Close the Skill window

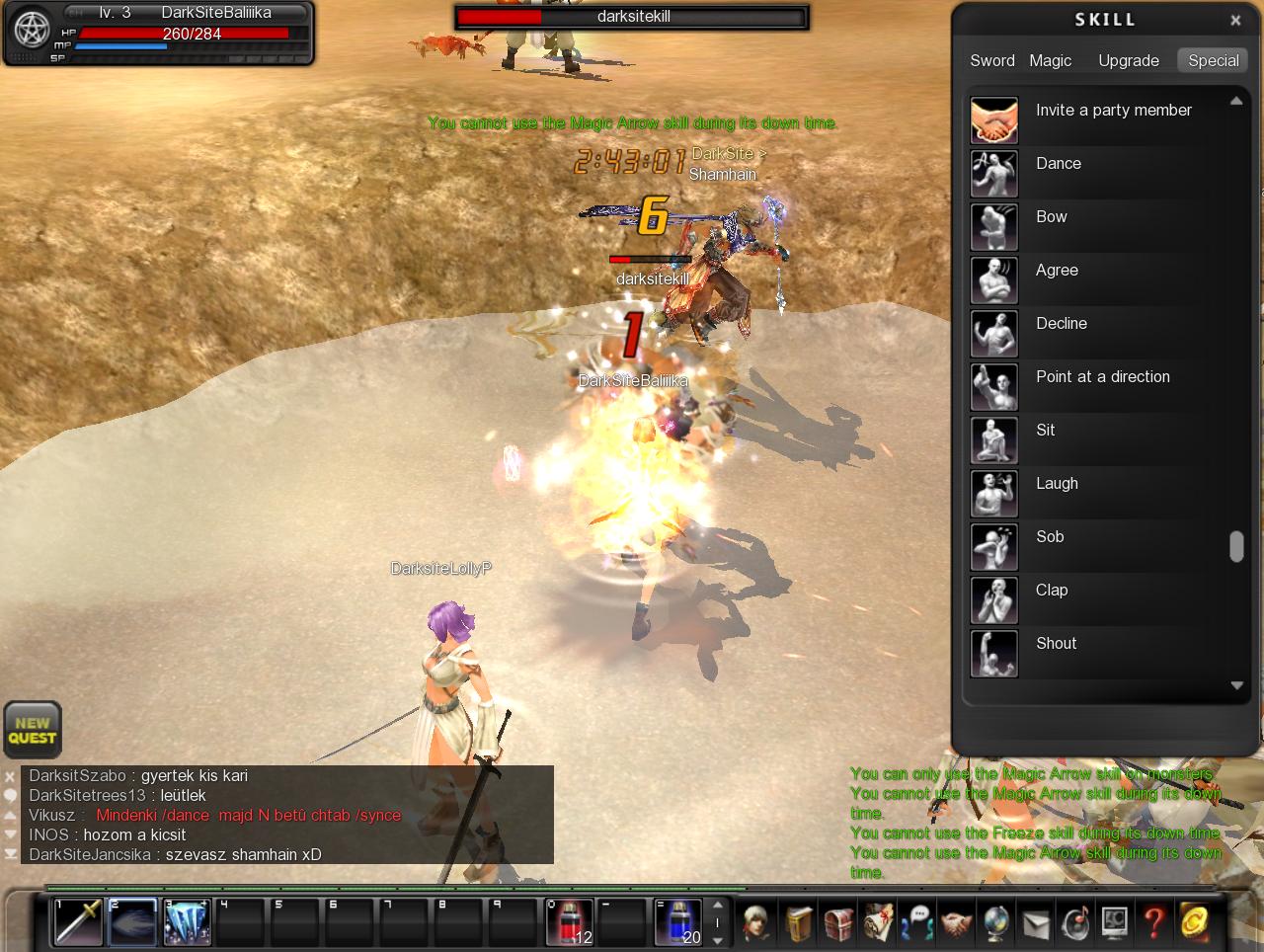coord(1235,20)
